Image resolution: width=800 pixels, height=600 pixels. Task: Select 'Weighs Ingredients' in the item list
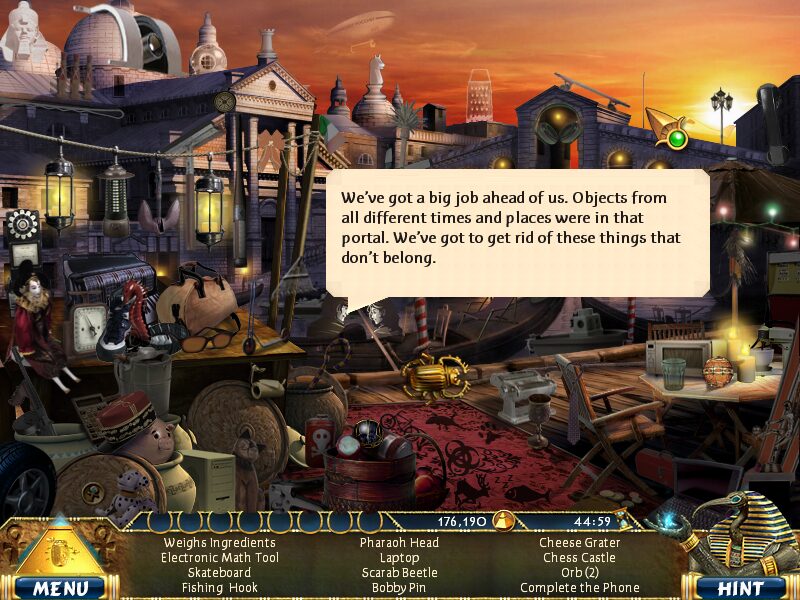220,543
